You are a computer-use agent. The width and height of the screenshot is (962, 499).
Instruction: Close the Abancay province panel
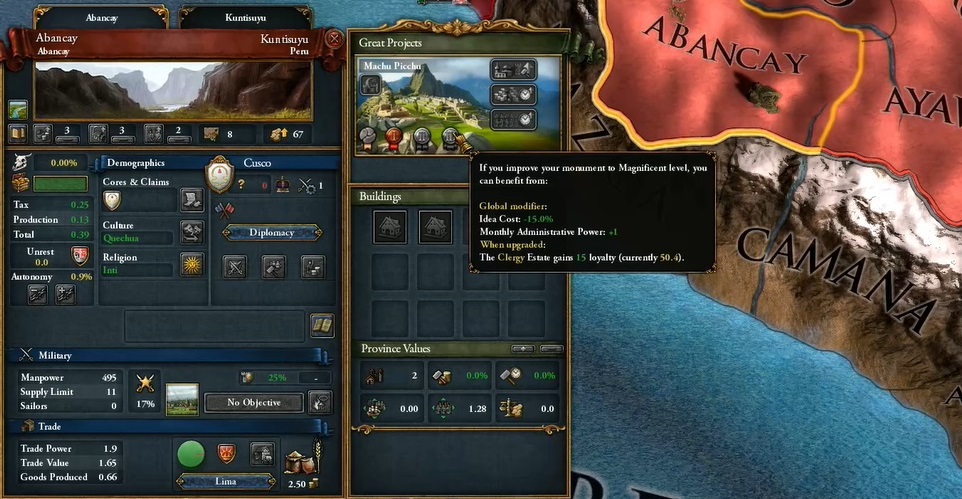tap(333, 40)
